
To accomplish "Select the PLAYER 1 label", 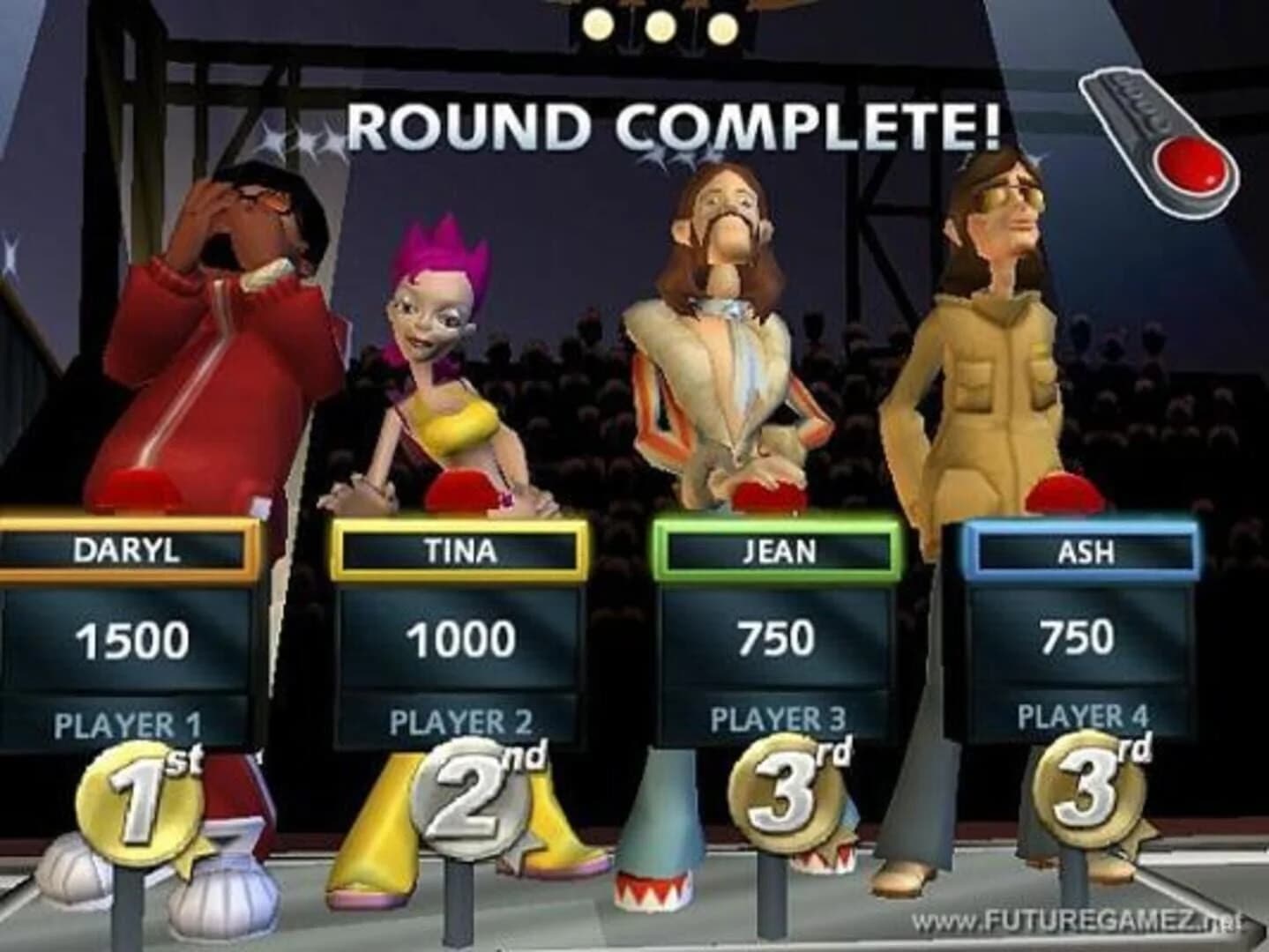I will [x=131, y=723].
